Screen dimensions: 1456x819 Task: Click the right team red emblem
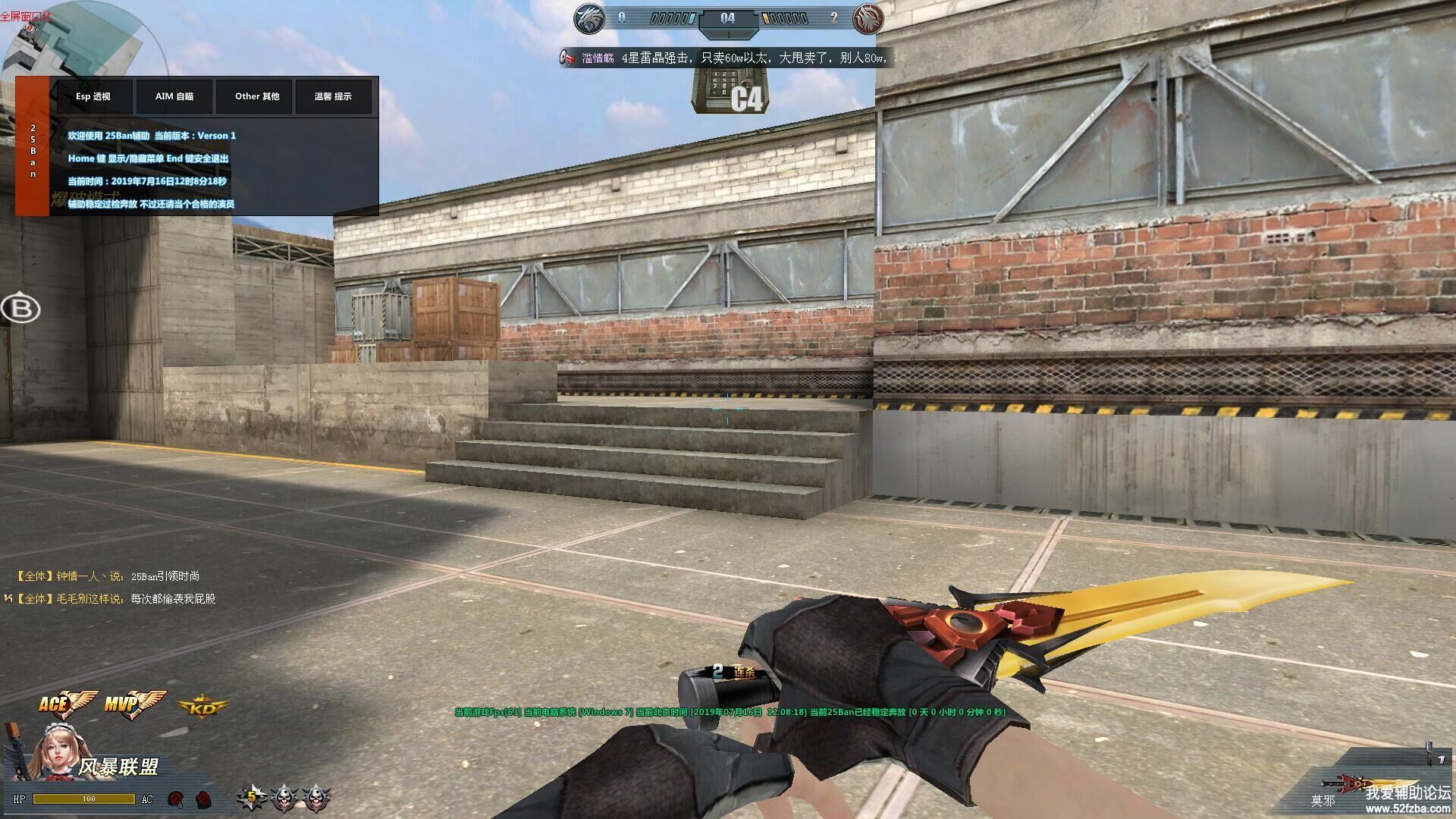coord(866,19)
